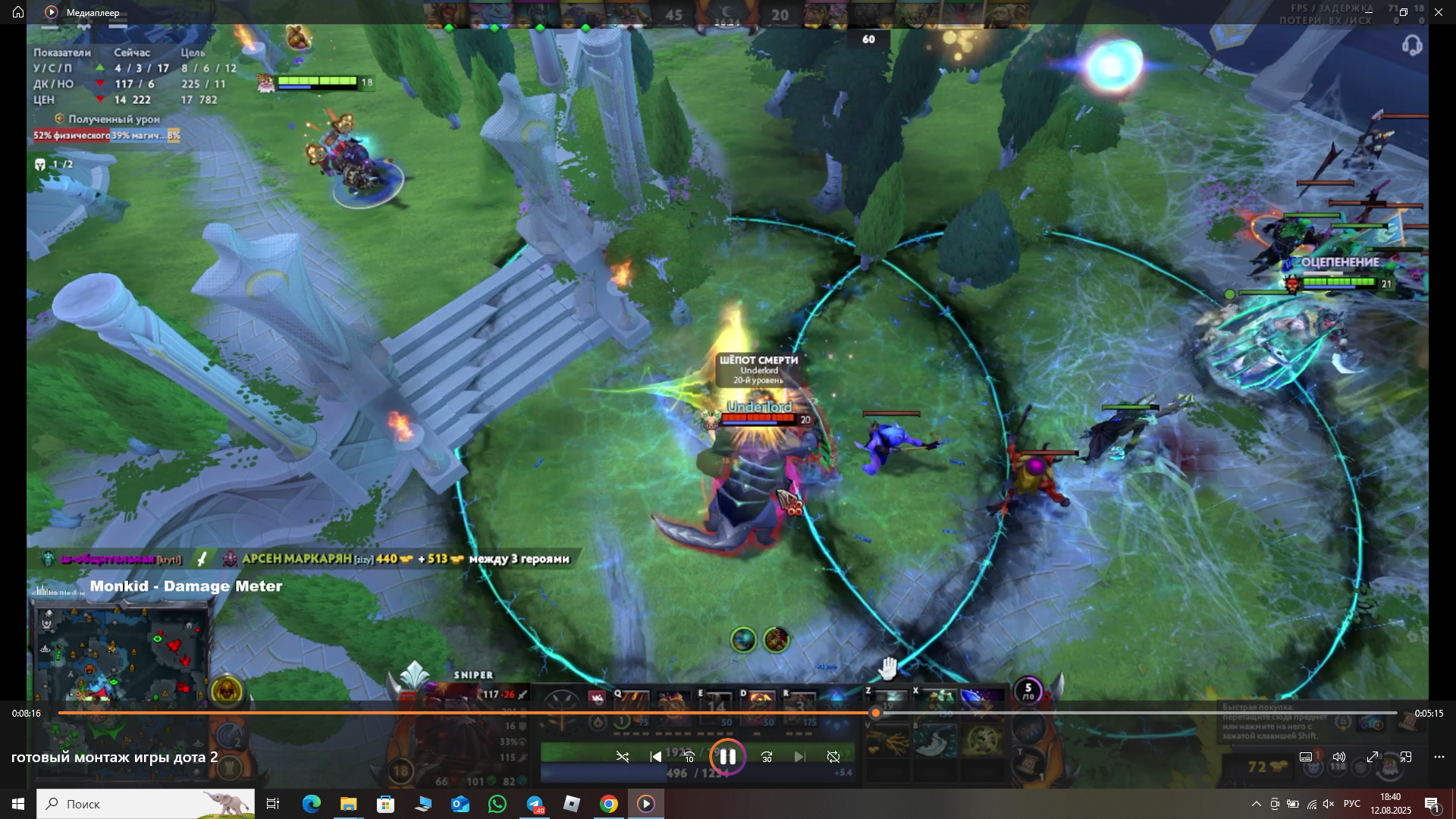Use the item in the Z slot

[891, 701]
